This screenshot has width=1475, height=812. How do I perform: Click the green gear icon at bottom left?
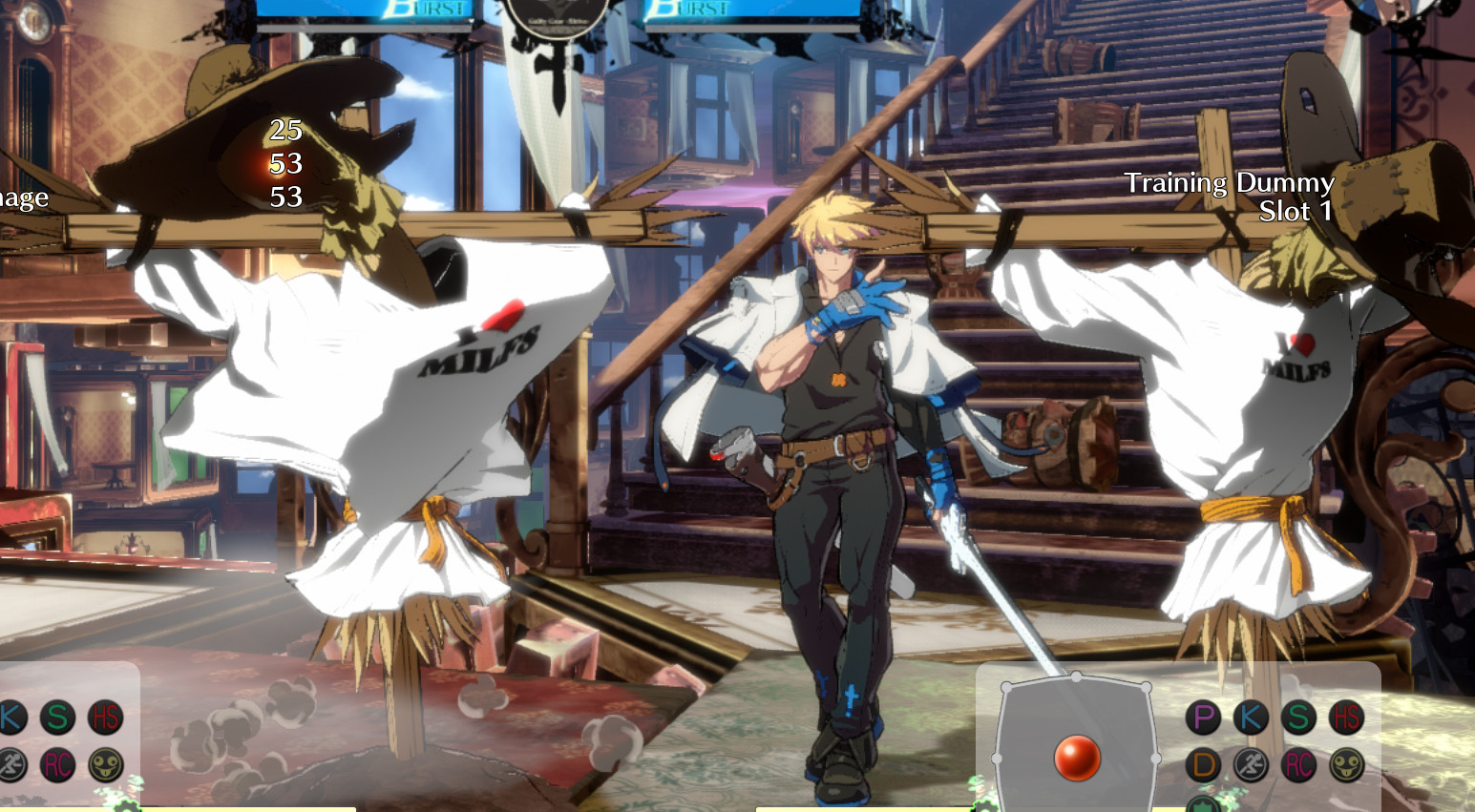coord(127,807)
